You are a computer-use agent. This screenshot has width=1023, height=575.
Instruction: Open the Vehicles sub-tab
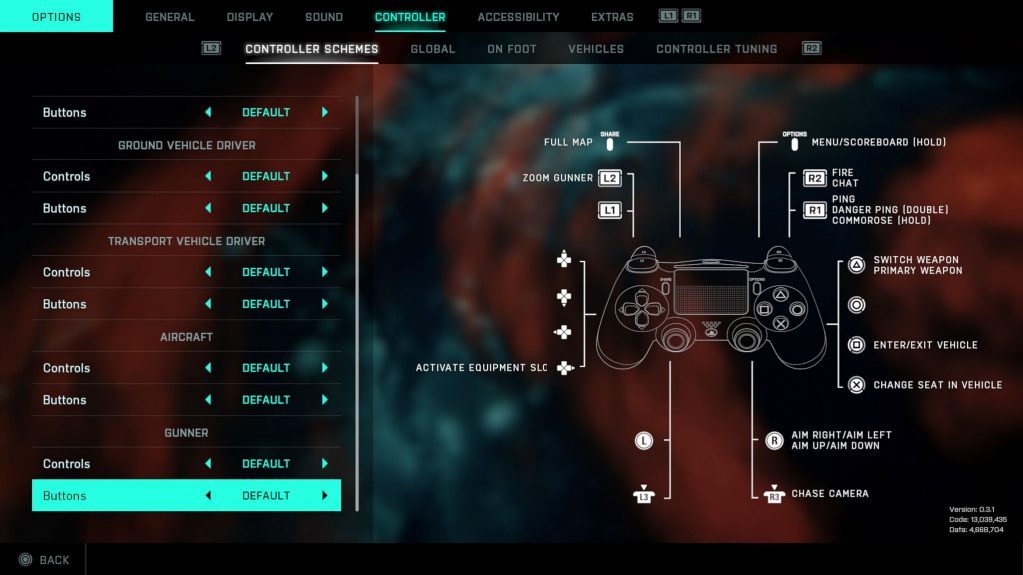pyautogui.click(x=596, y=49)
